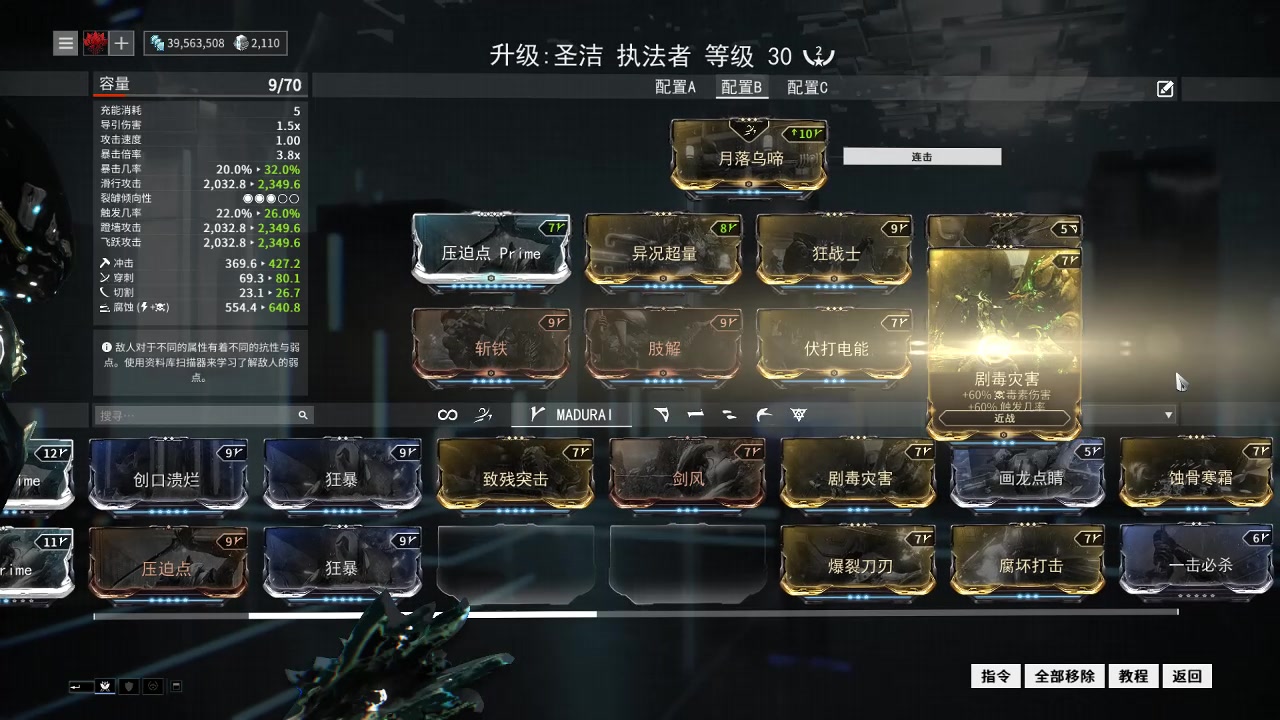
Task: Expand the dropdown arrow right of filter row
Action: (x=1167, y=414)
